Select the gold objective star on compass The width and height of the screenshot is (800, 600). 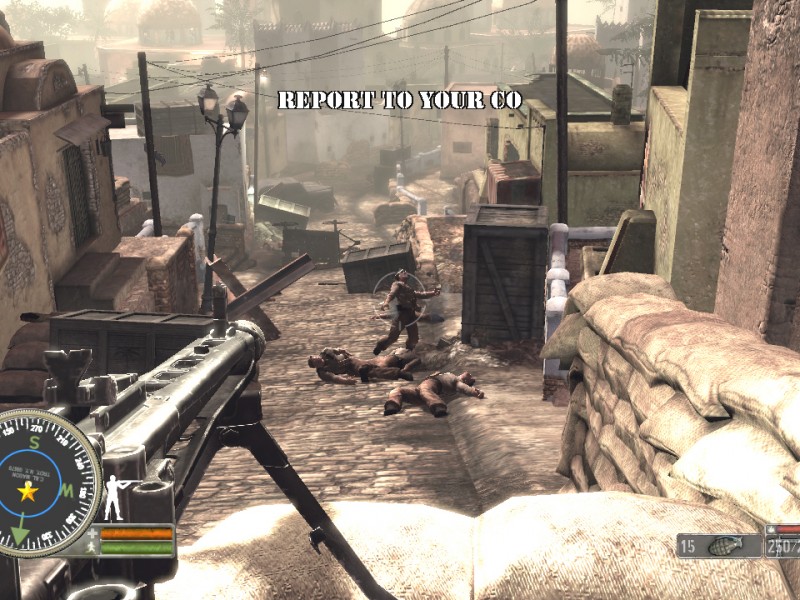[28, 492]
